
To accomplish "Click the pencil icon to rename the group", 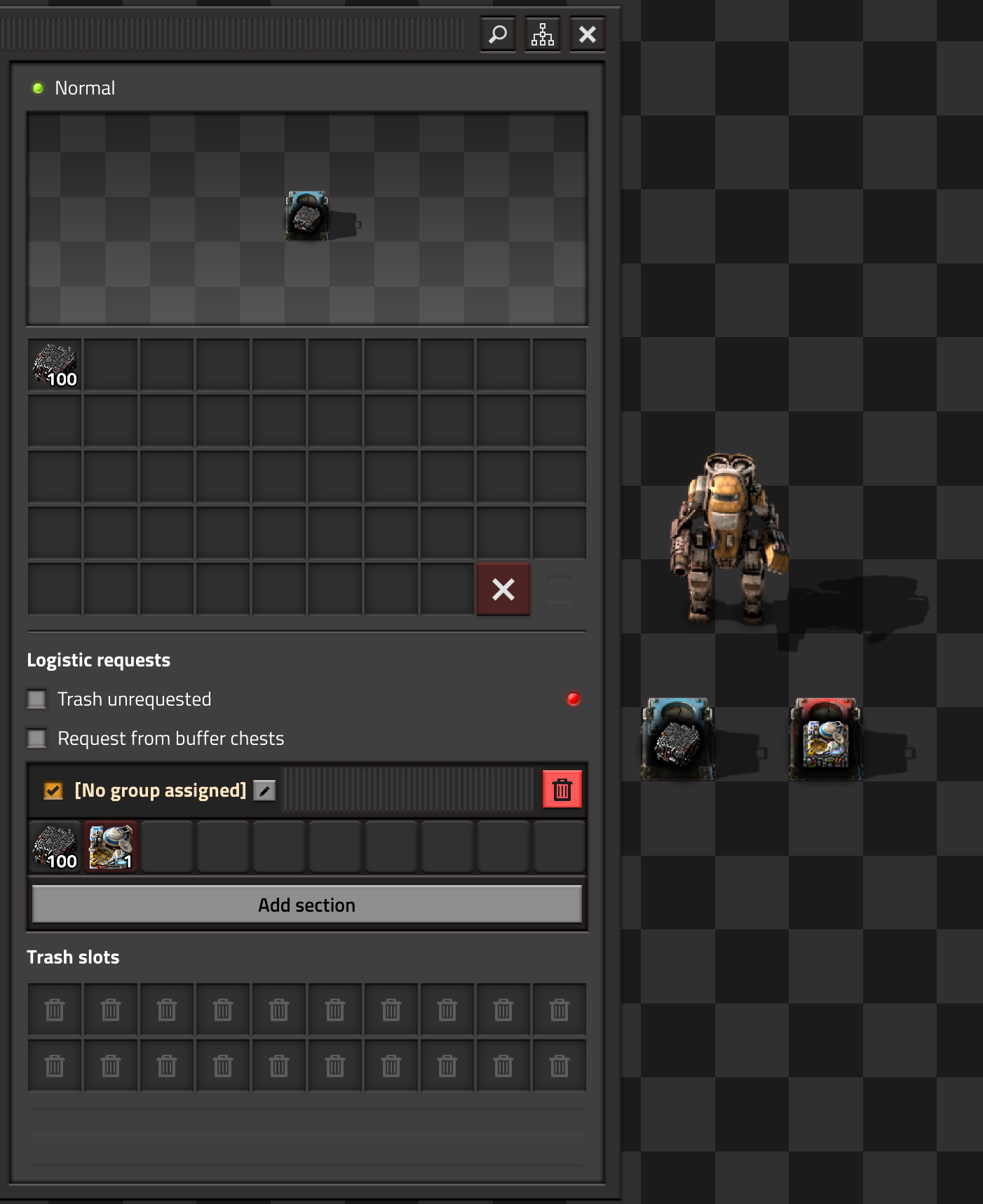I will click(264, 791).
